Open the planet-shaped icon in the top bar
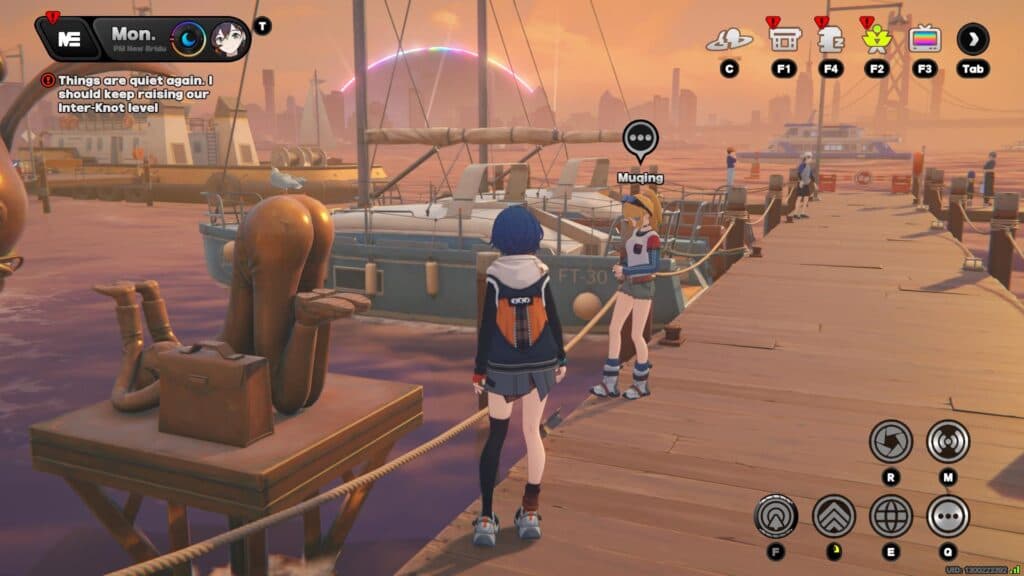The height and width of the screenshot is (576, 1024). click(x=729, y=40)
